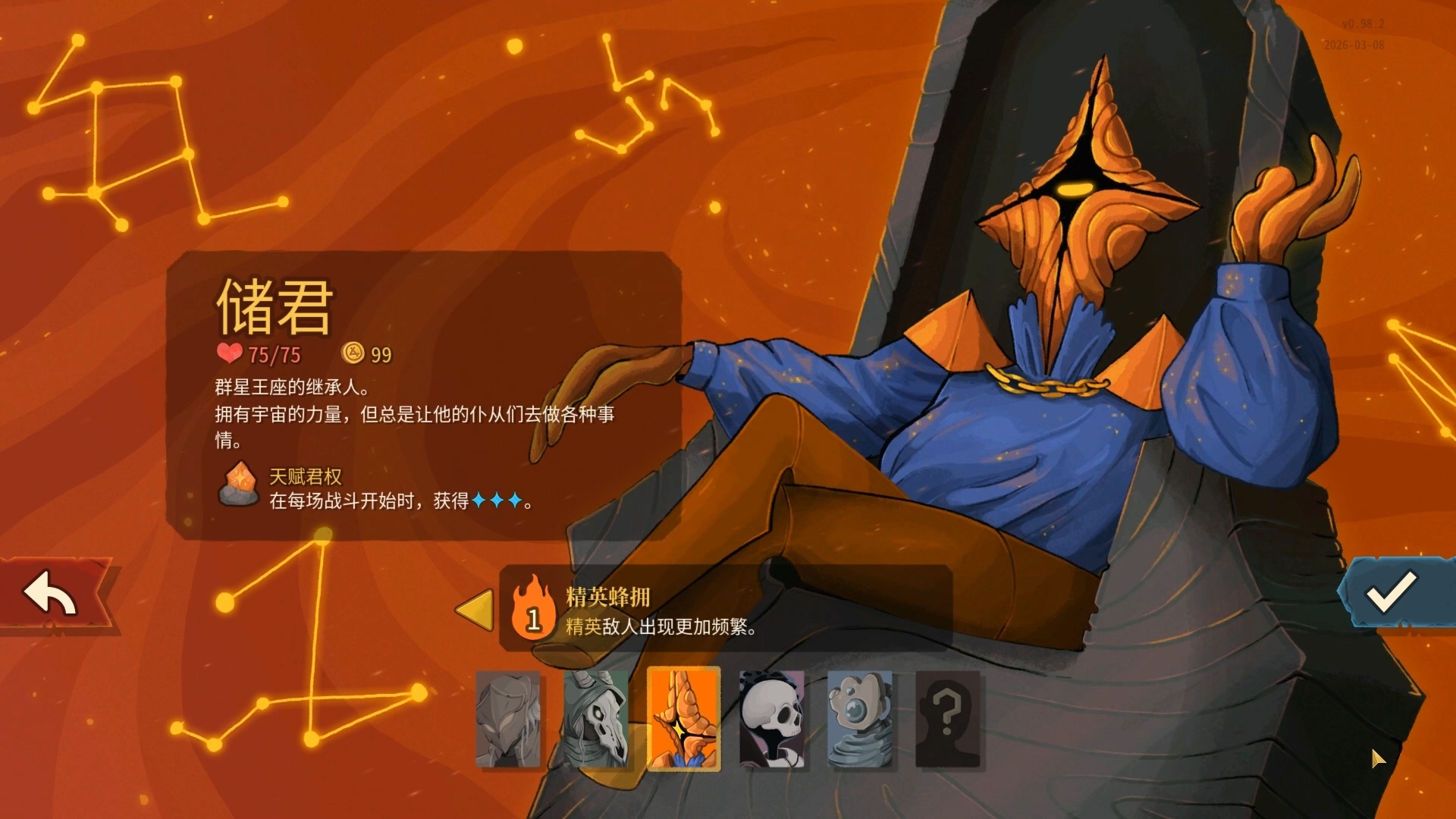Viewport: 1456px width, 819px height.
Task: Select the masked veiled character in first portrait
Action: click(511, 720)
